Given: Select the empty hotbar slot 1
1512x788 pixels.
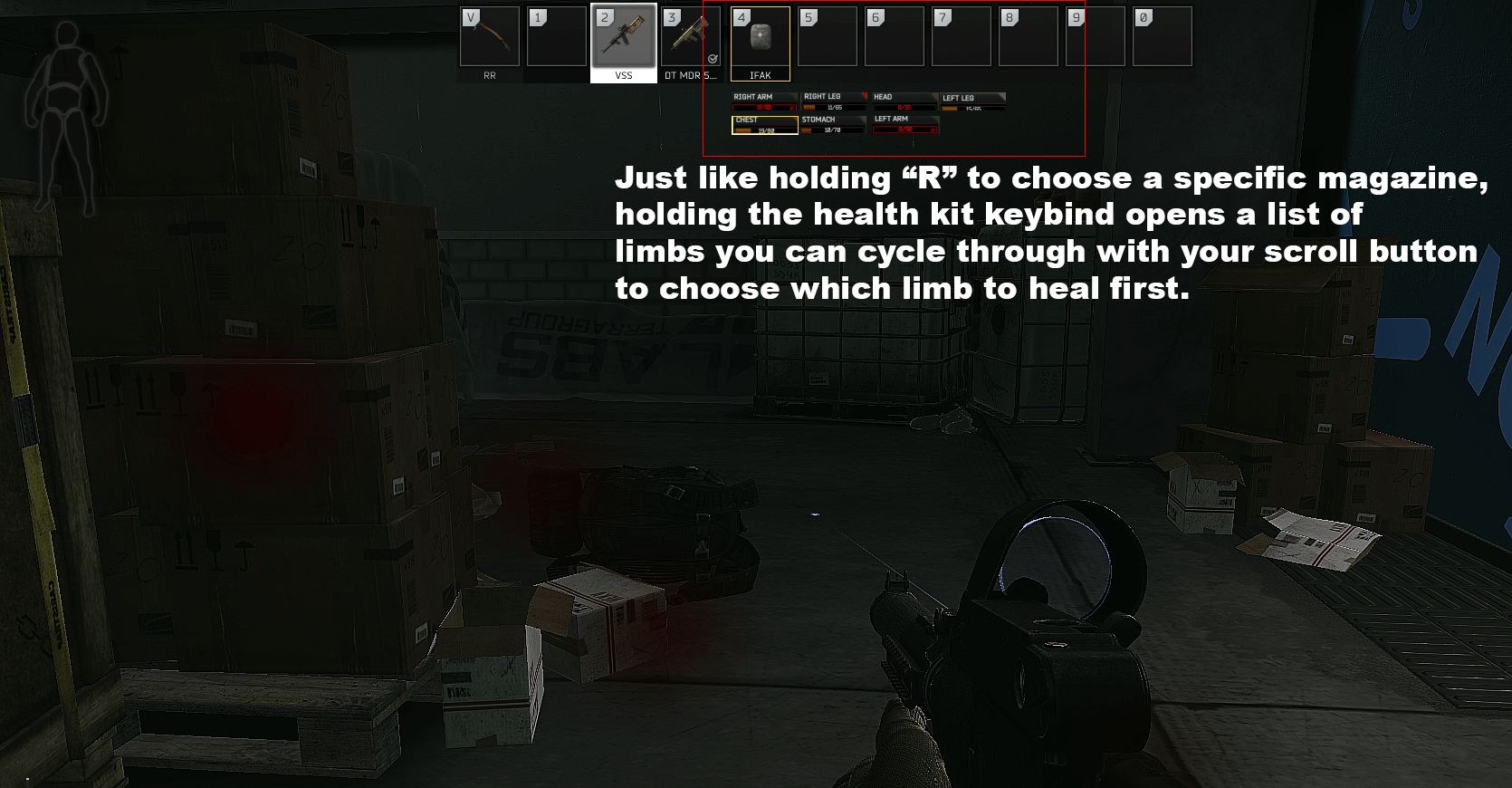Looking at the screenshot, I should click(555, 36).
